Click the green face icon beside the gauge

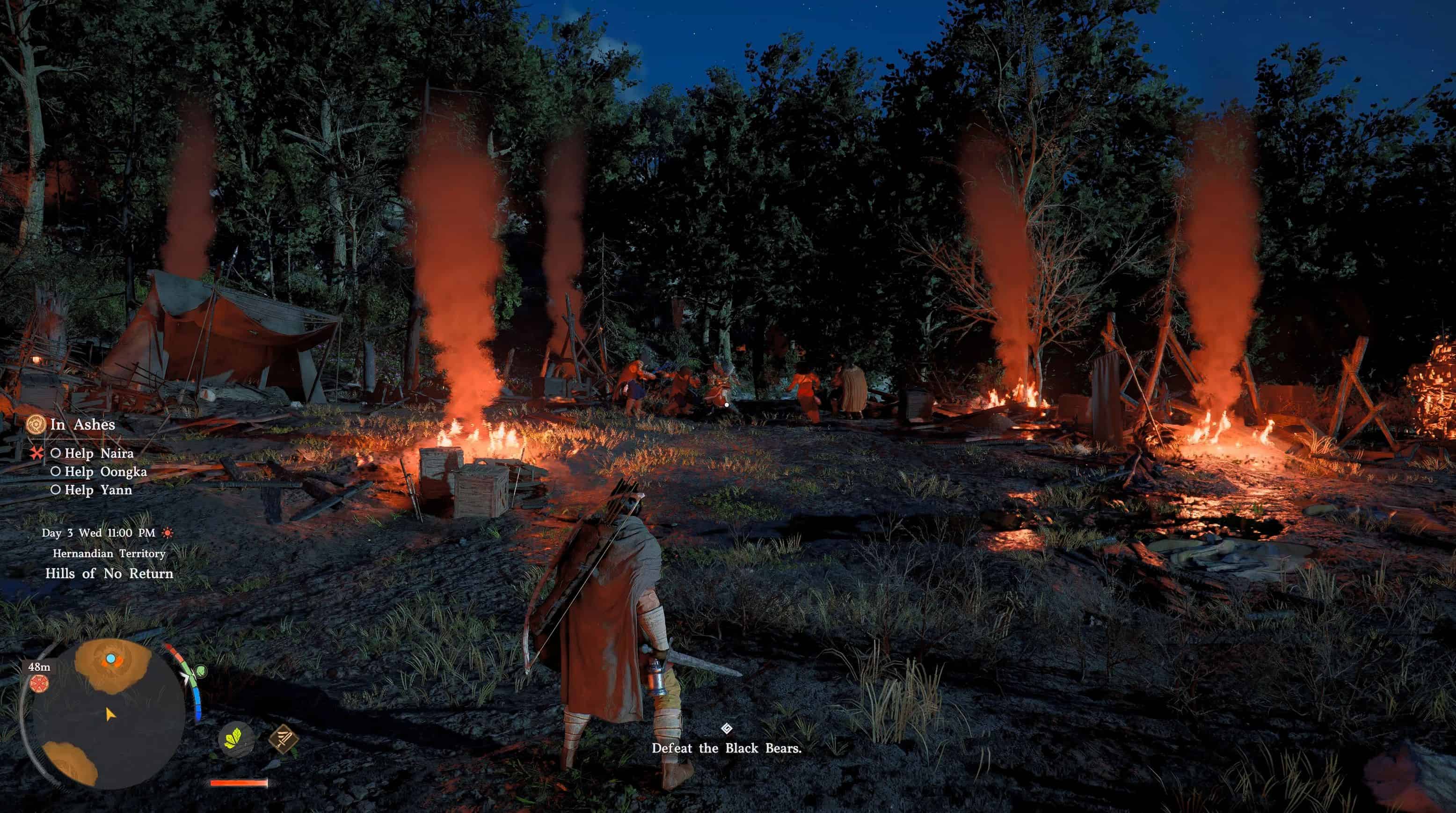200,672
